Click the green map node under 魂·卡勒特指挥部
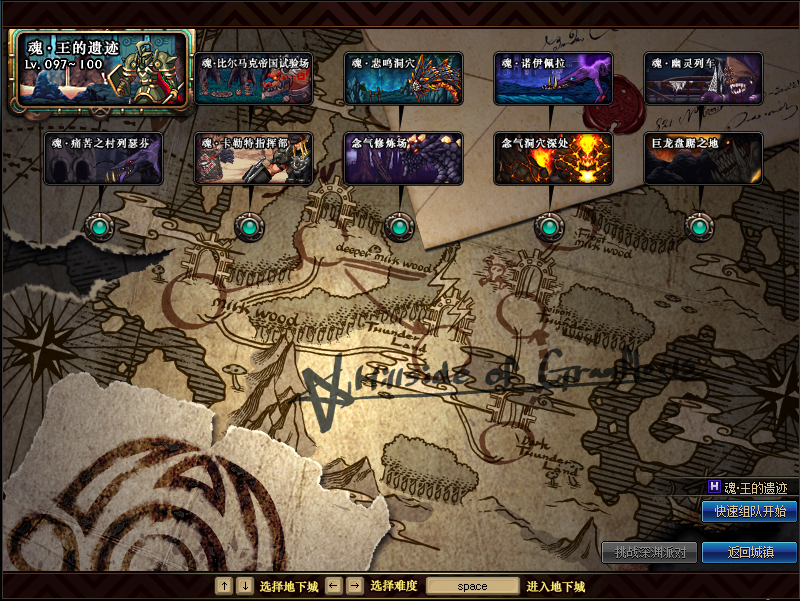This screenshot has width=800, height=601. click(x=249, y=227)
